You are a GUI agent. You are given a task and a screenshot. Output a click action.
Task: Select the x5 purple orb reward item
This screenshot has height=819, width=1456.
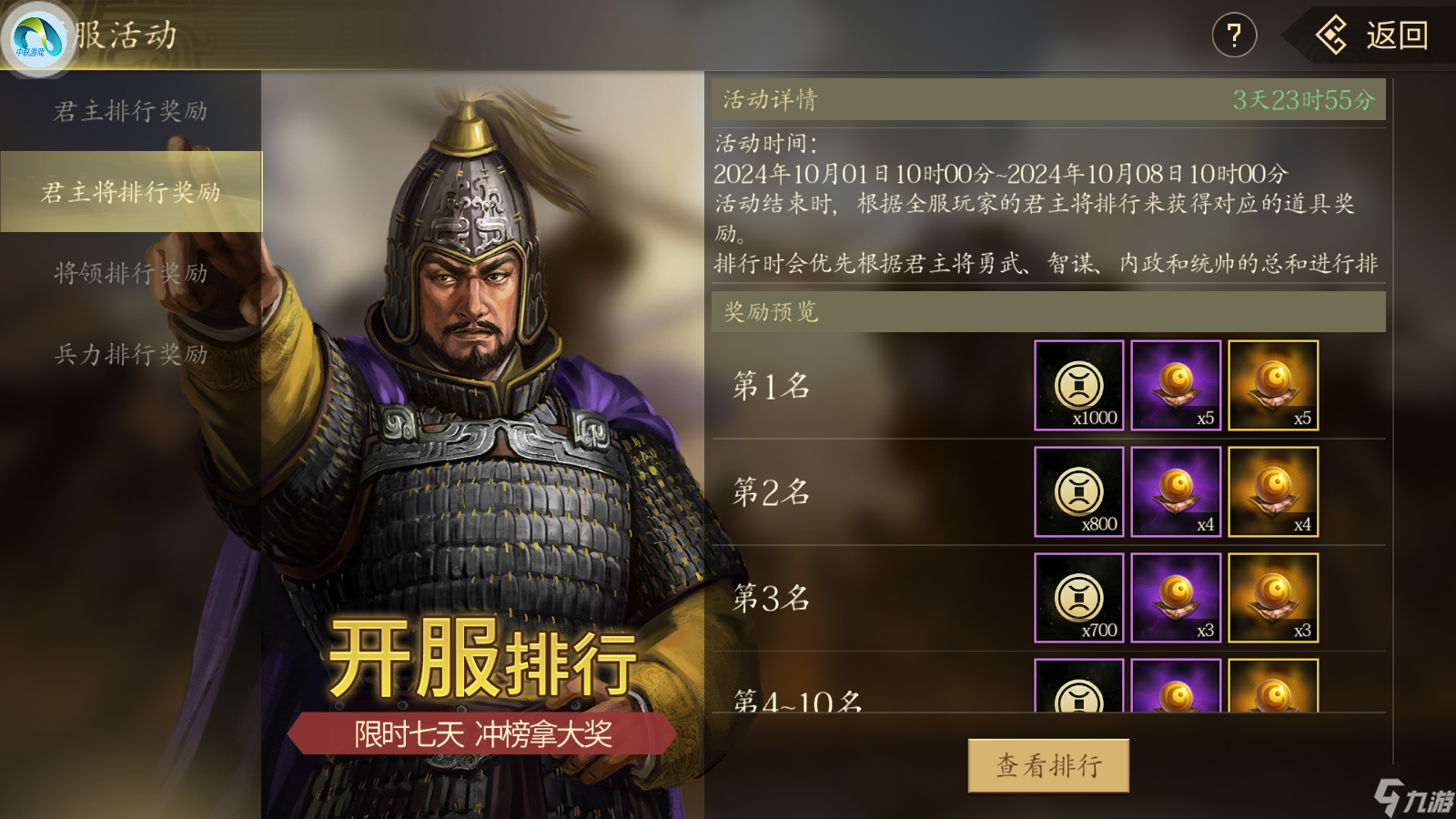click(x=1176, y=386)
